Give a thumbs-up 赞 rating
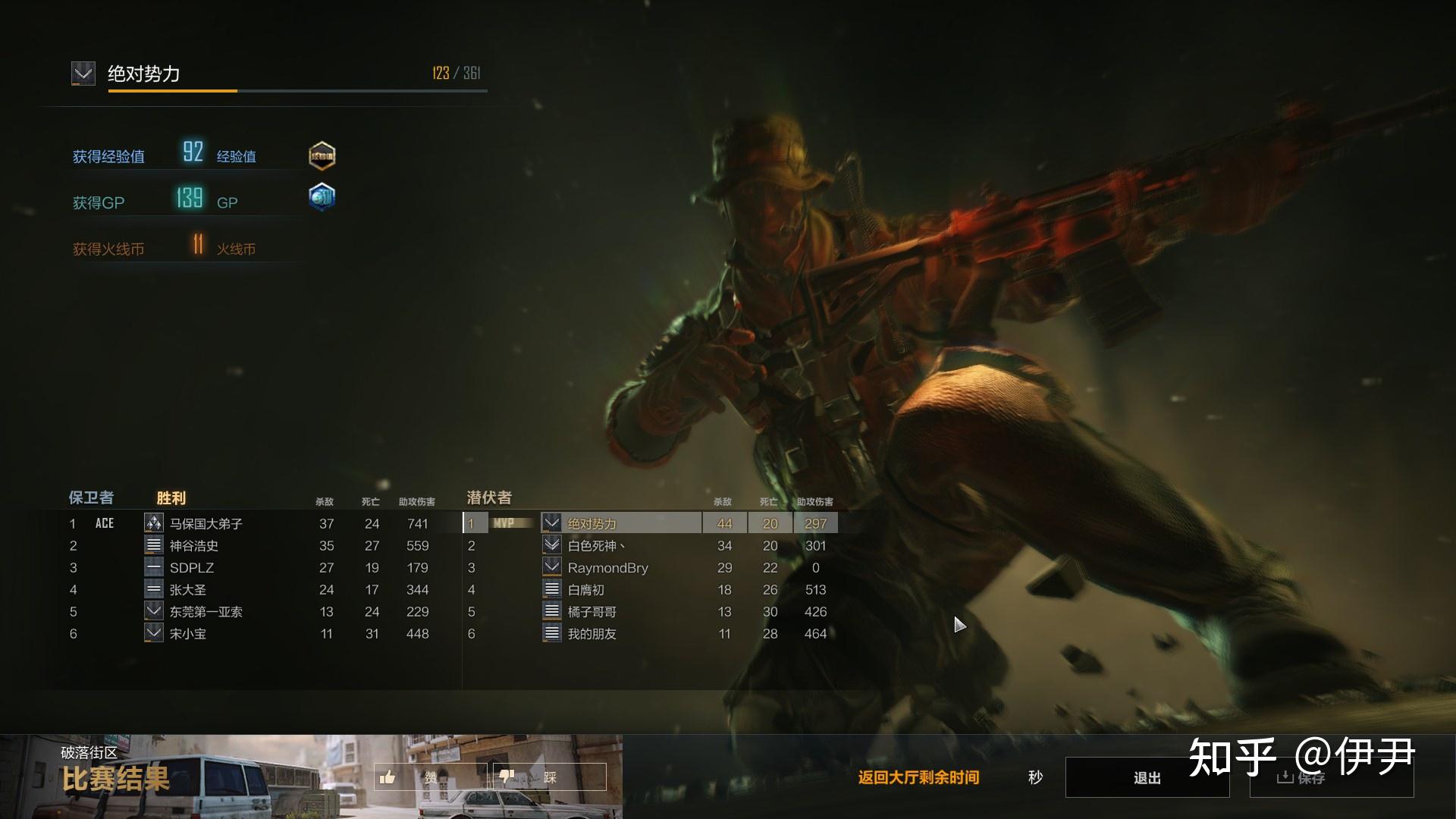1456x819 pixels. pyautogui.click(x=430, y=777)
